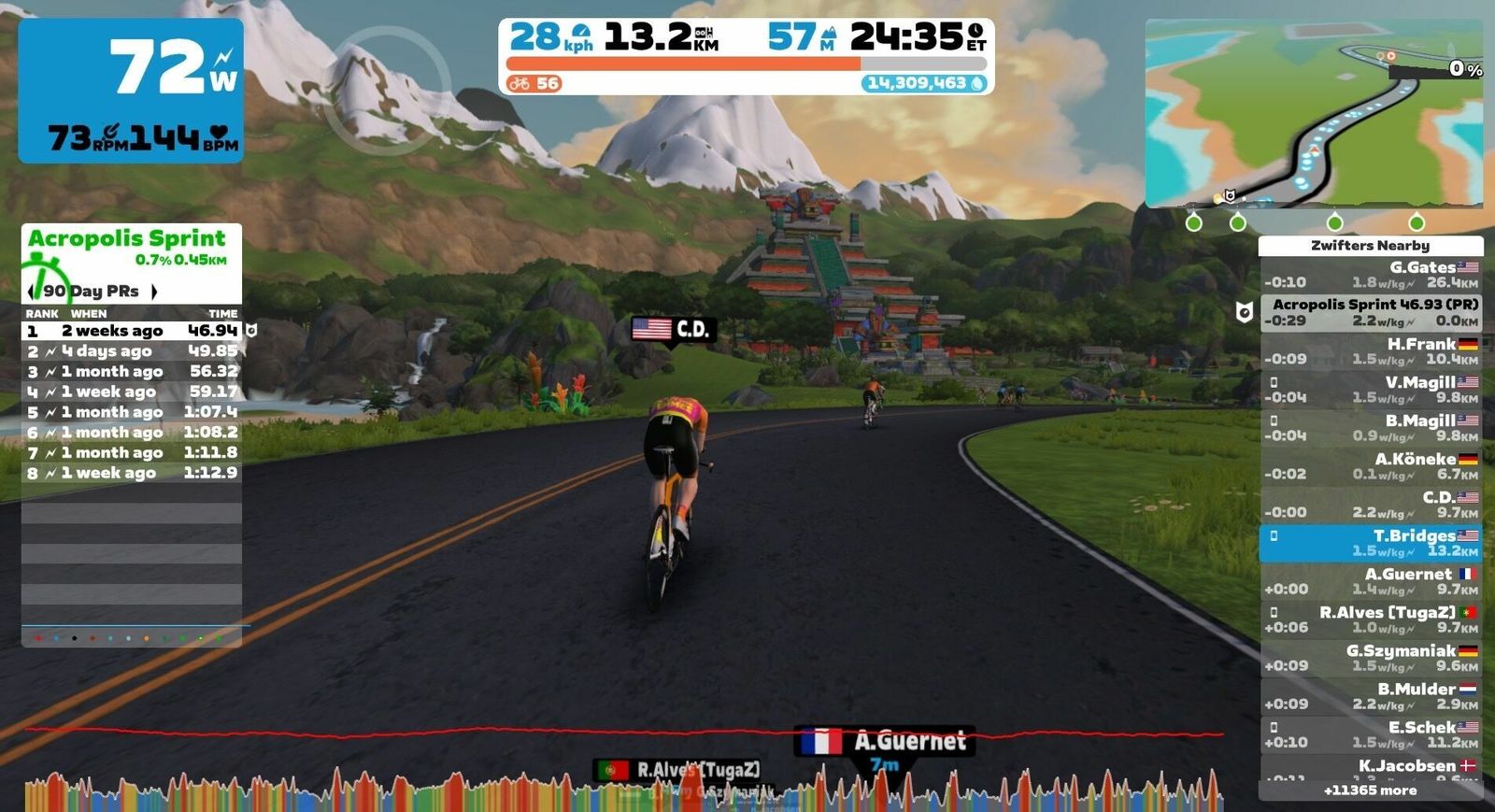The width and height of the screenshot is (1495, 812).
Task: Select top-ranked 46.94 PR entry
Action: tap(132, 331)
